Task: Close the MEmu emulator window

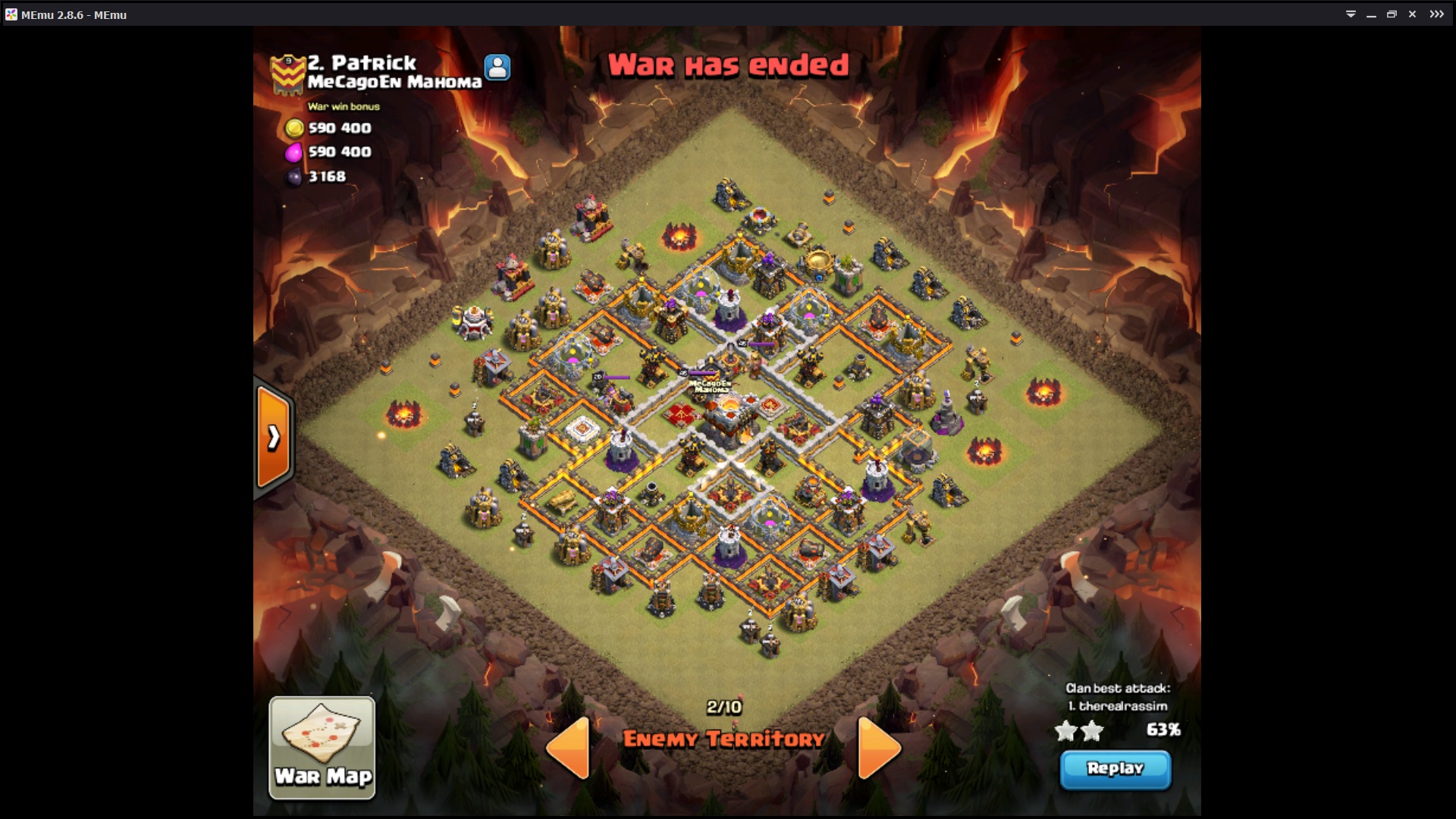Action: coord(1412,14)
